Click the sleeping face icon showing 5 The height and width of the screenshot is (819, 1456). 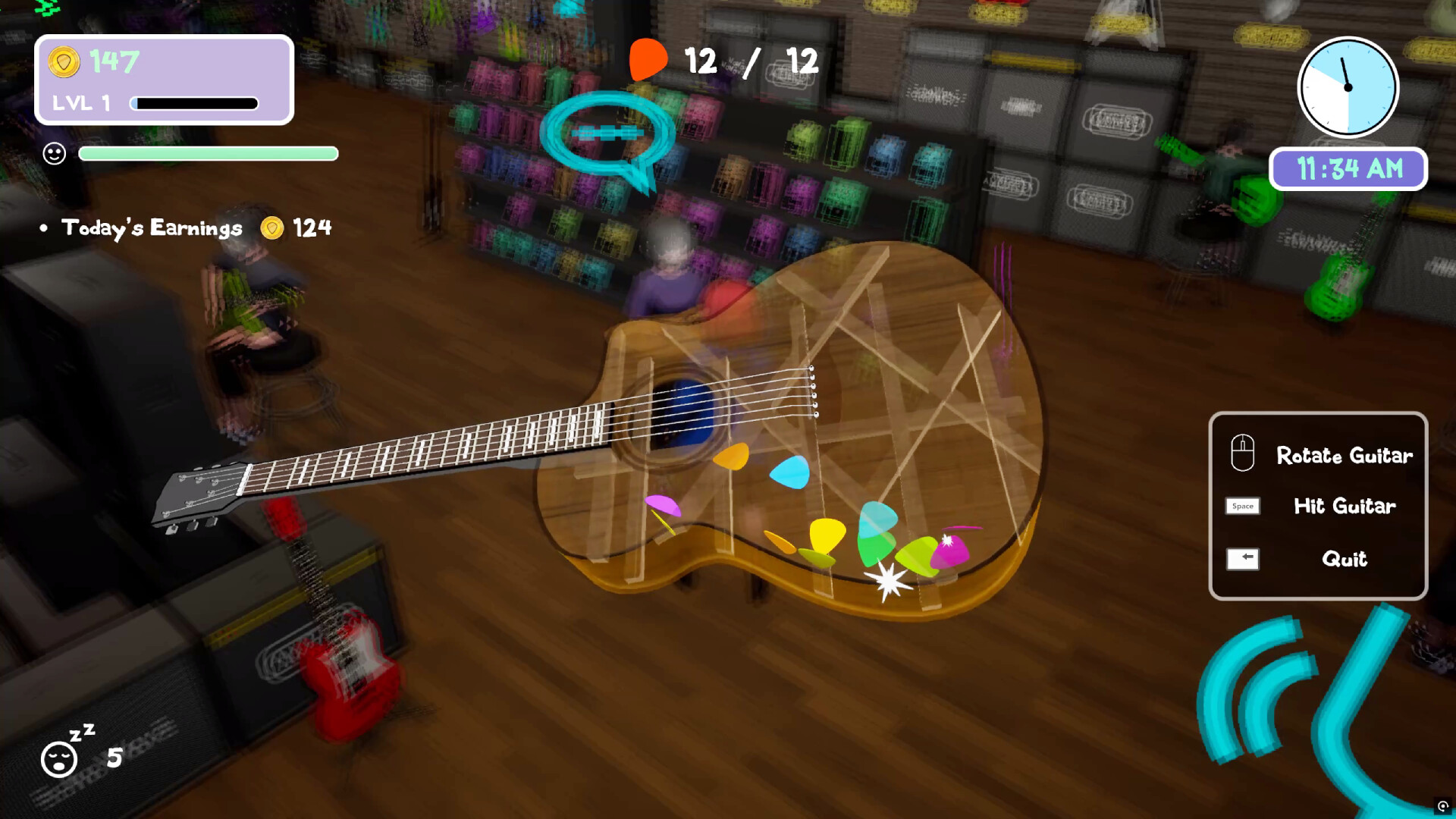tap(61, 758)
